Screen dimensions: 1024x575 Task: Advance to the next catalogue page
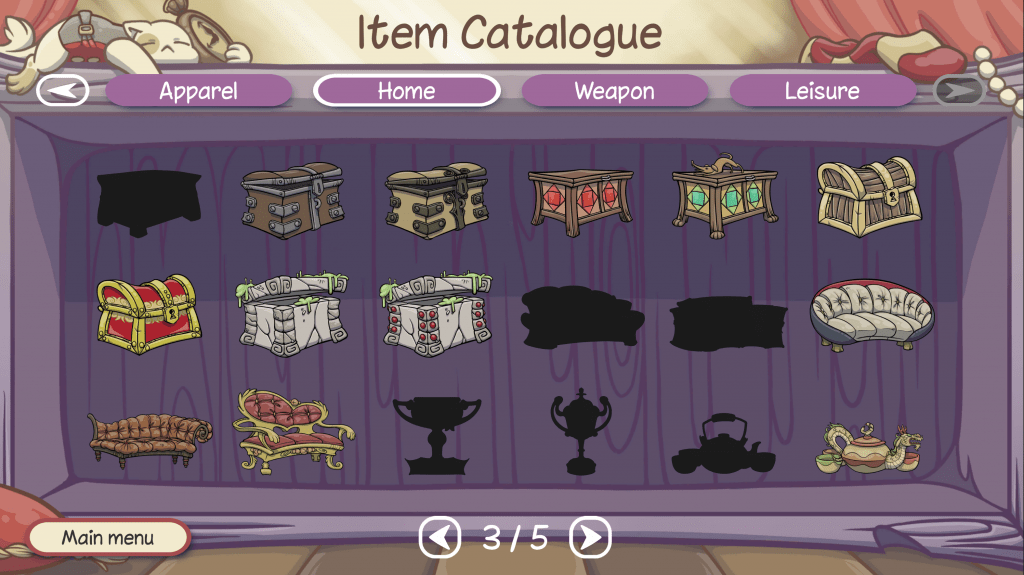pyautogui.click(x=590, y=538)
